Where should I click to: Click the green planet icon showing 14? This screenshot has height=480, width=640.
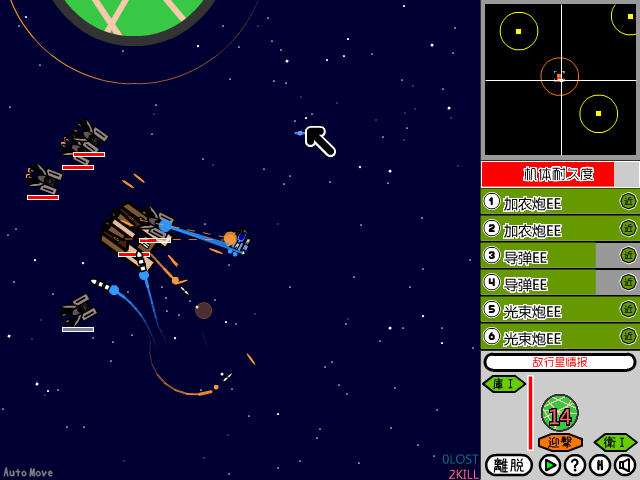(560, 413)
